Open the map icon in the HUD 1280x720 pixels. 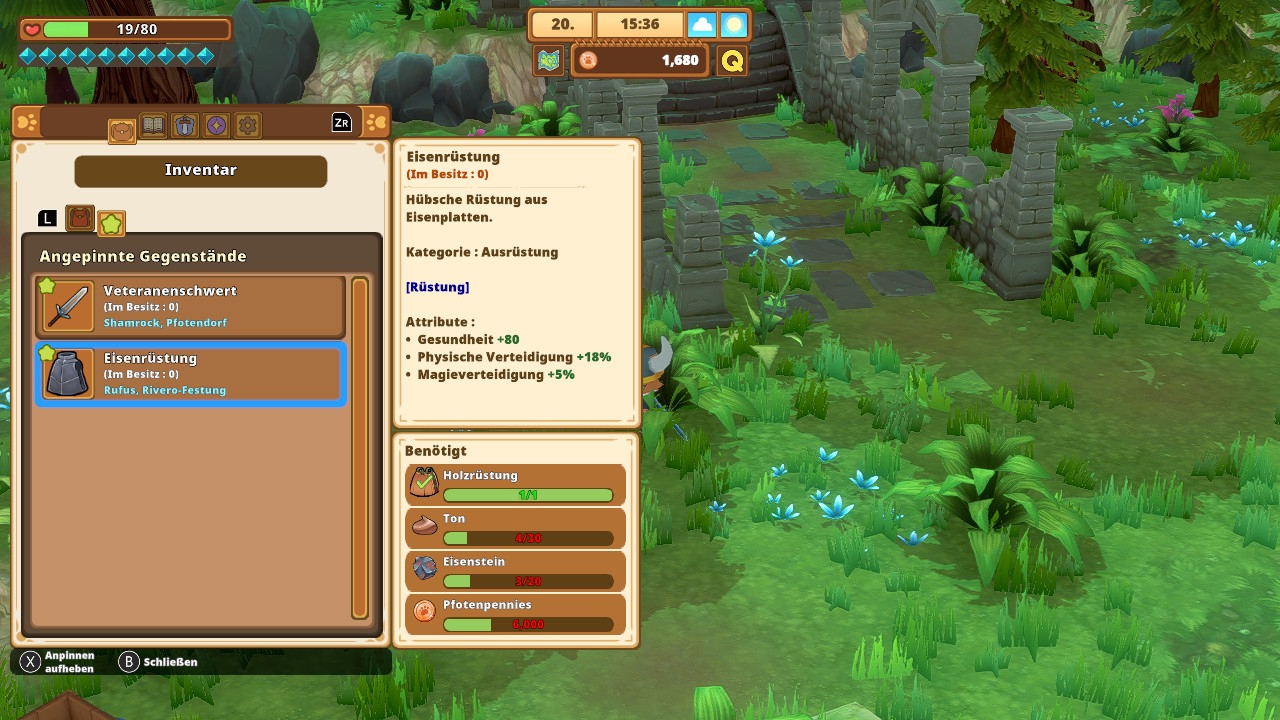click(548, 61)
